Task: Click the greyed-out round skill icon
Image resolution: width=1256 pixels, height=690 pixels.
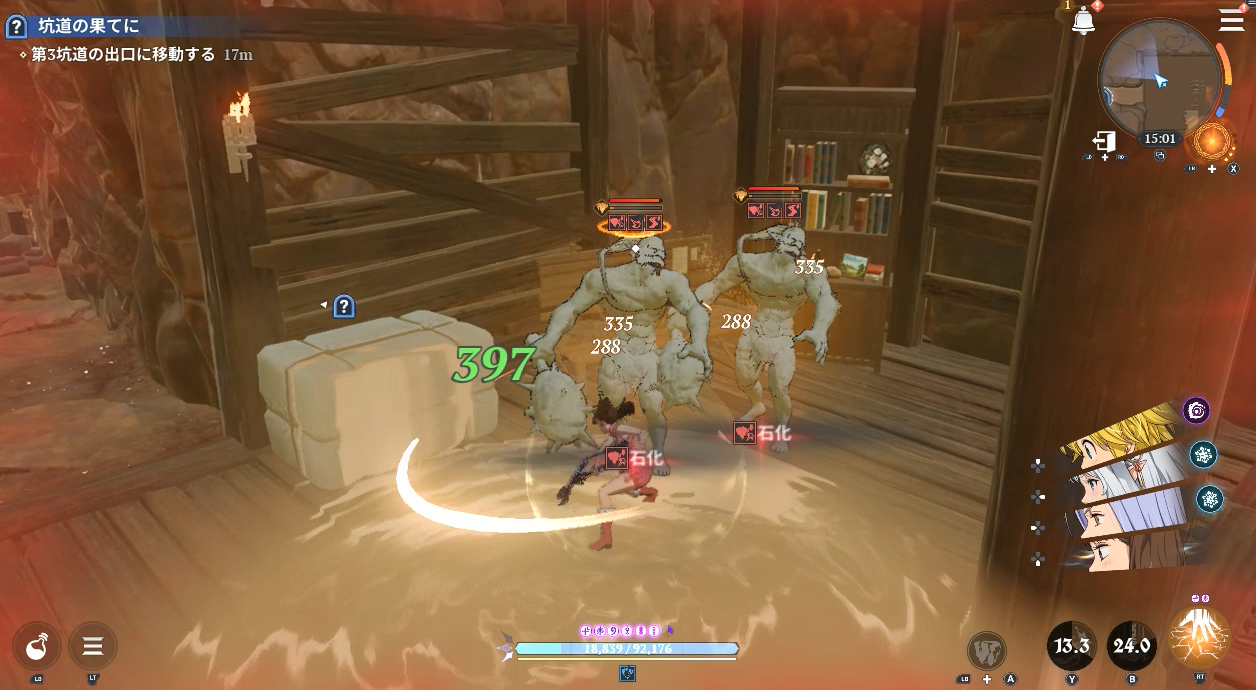Action: [987, 650]
